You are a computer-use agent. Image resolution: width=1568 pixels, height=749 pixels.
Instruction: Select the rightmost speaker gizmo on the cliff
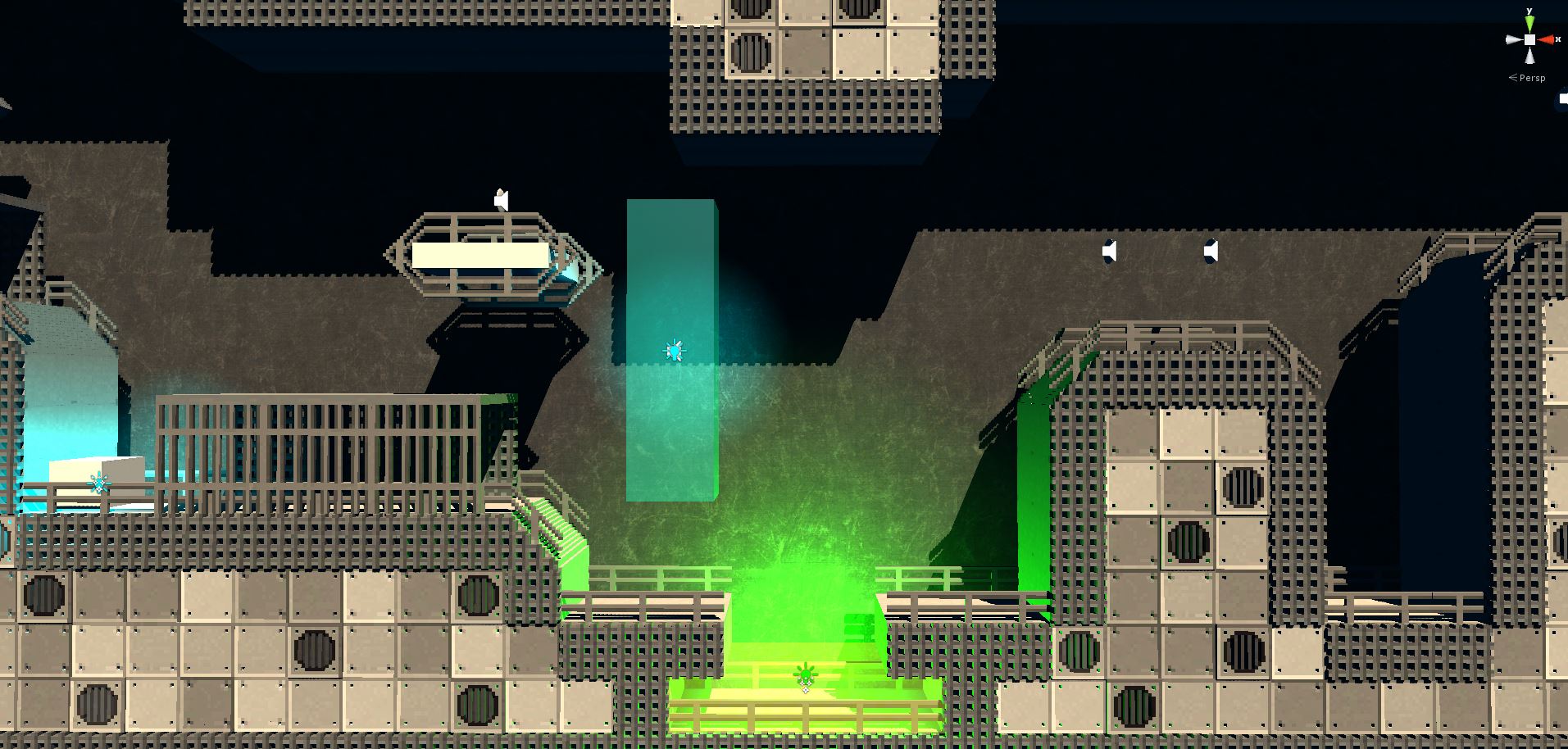pyautogui.click(x=1211, y=251)
